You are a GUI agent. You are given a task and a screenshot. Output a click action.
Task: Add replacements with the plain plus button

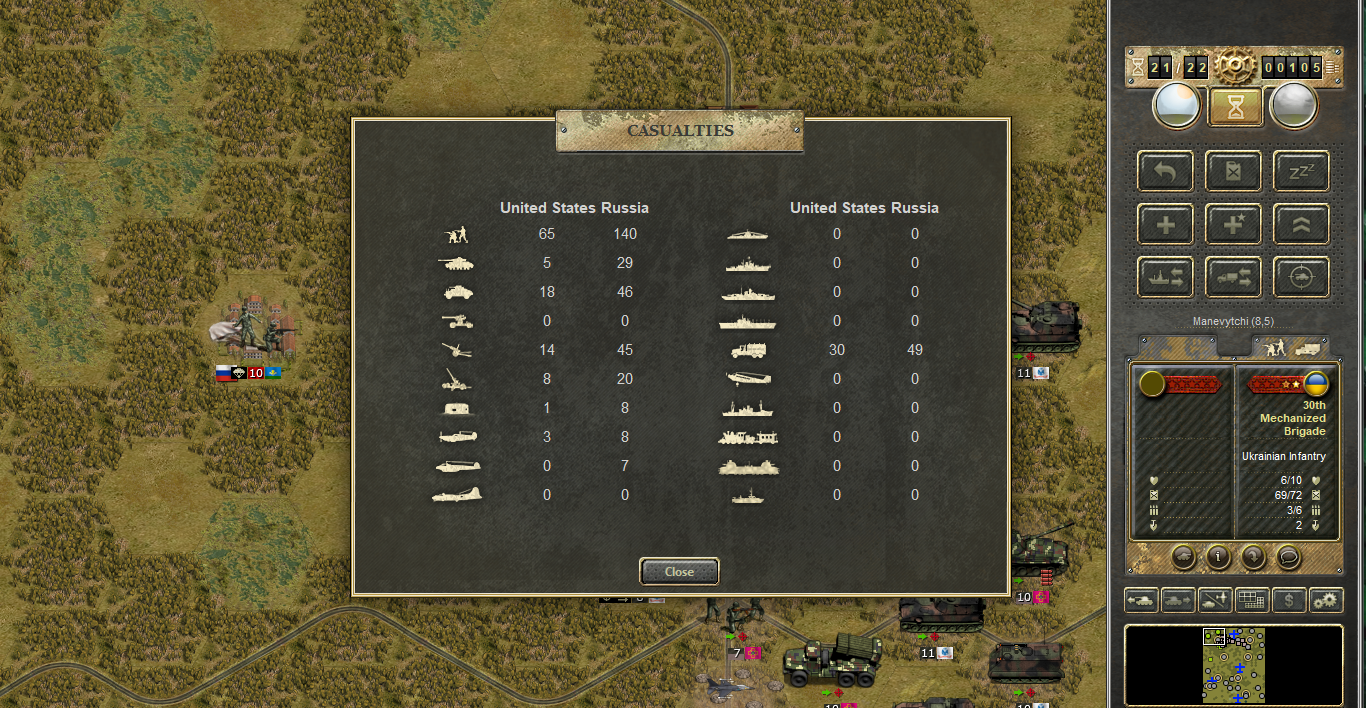pyautogui.click(x=1165, y=224)
